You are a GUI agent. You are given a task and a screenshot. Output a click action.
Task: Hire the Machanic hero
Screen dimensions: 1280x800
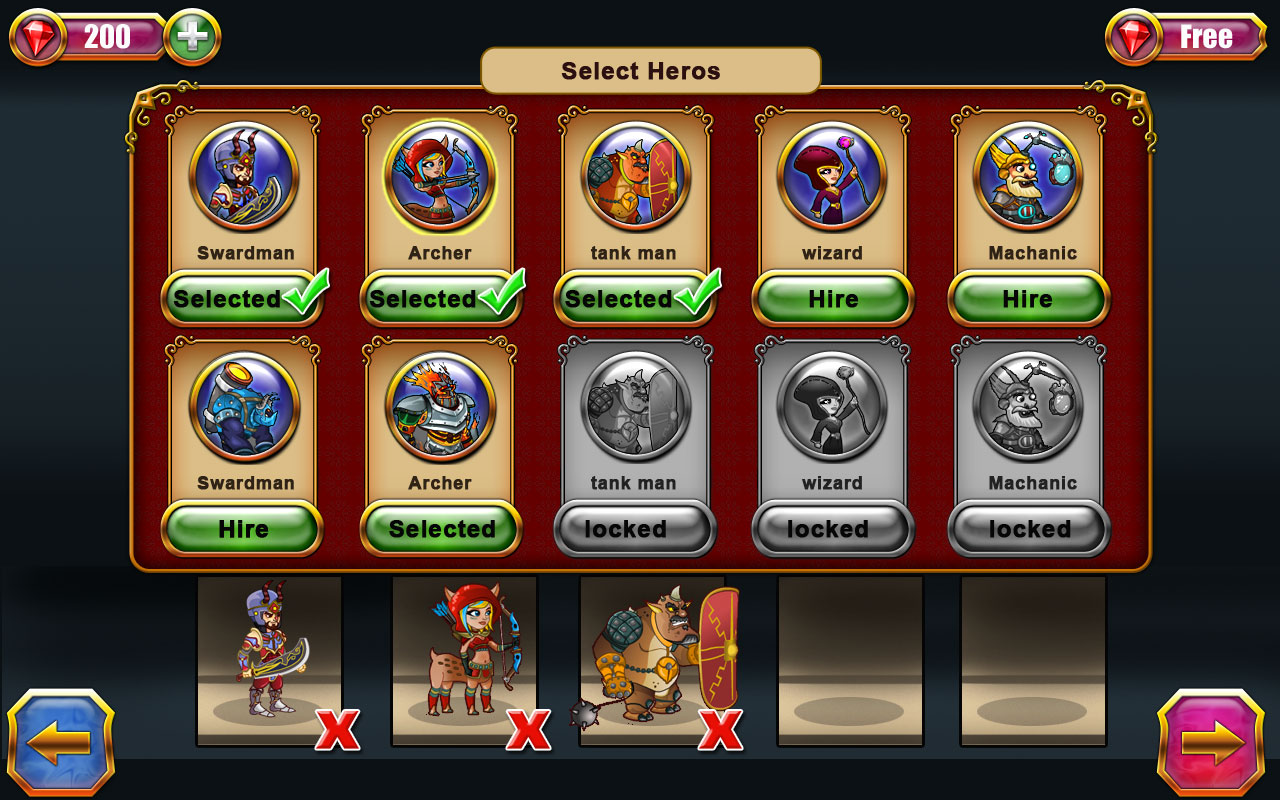[1026, 298]
